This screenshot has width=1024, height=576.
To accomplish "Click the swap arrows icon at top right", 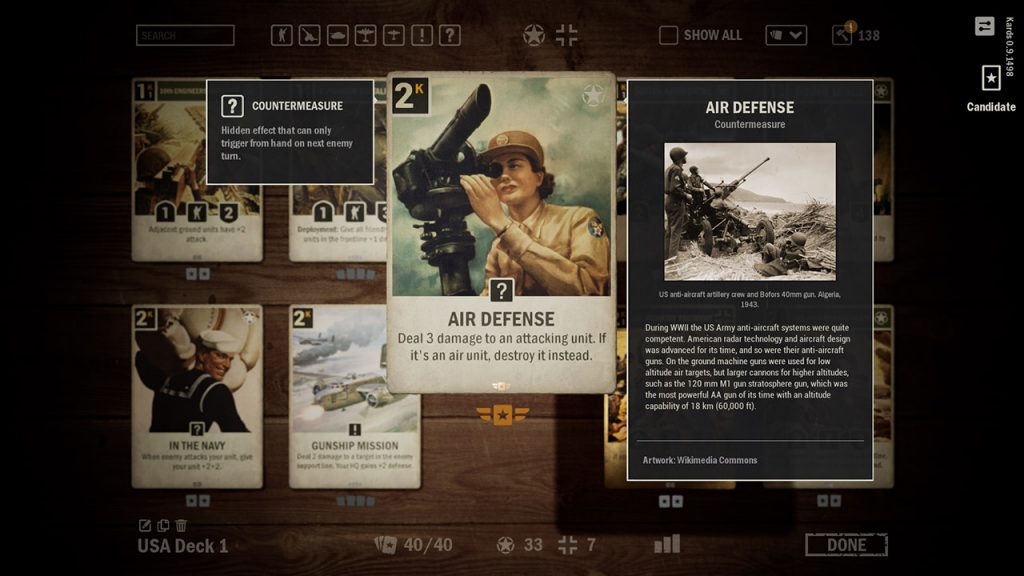I will click(985, 26).
